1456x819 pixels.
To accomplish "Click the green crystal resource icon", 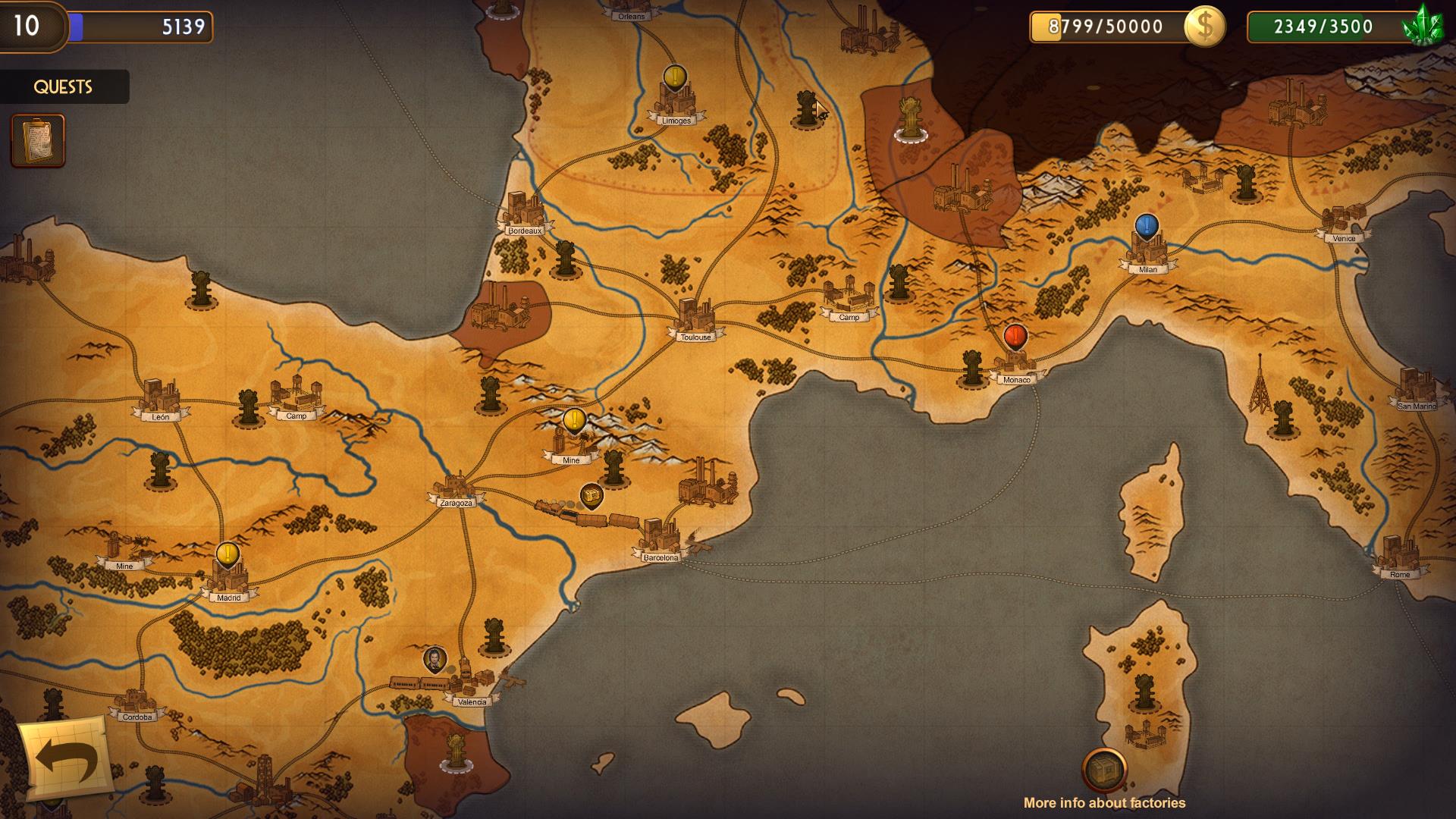I will pyautogui.click(x=1422, y=27).
